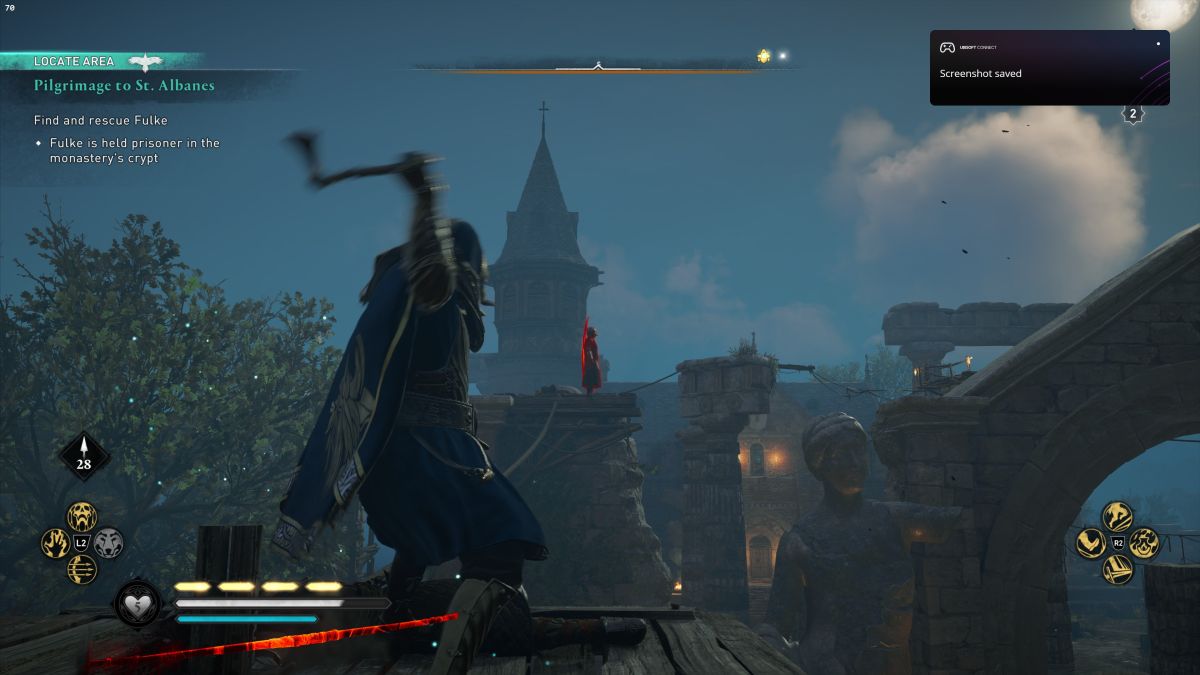Select the arrow quiver count icon
The height and width of the screenshot is (675, 1200).
[84, 455]
